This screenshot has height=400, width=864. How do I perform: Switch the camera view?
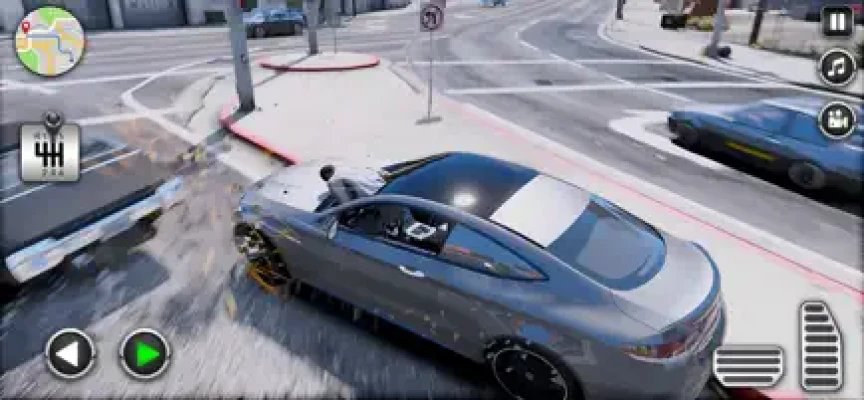click(837, 120)
